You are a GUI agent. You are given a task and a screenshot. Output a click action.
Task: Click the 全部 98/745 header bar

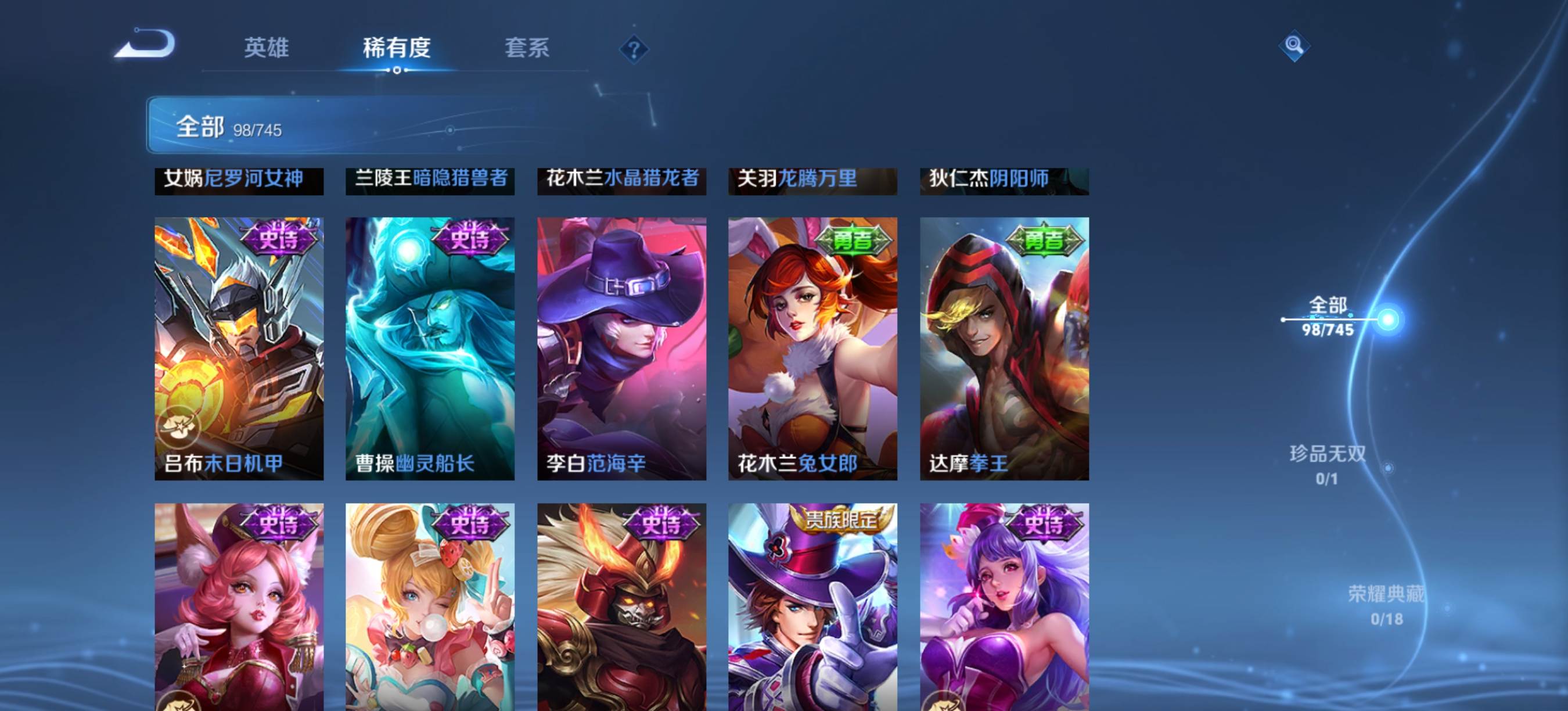tap(341, 125)
